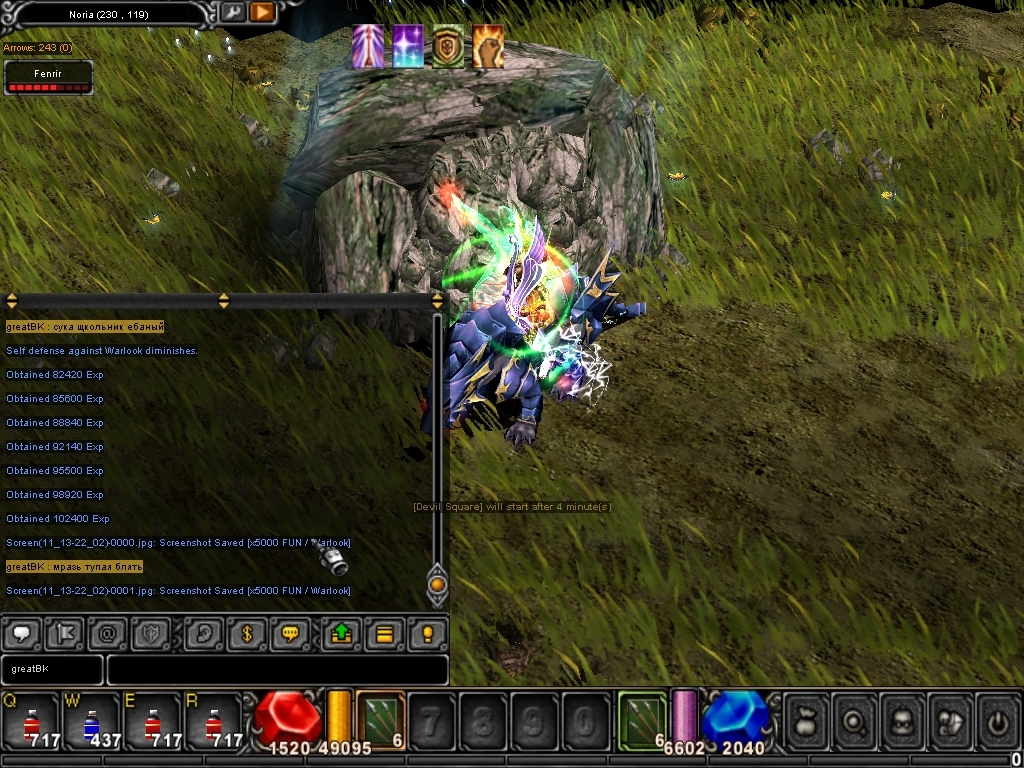Click the orange play arrow button
1024x768 pixels.
262,12
